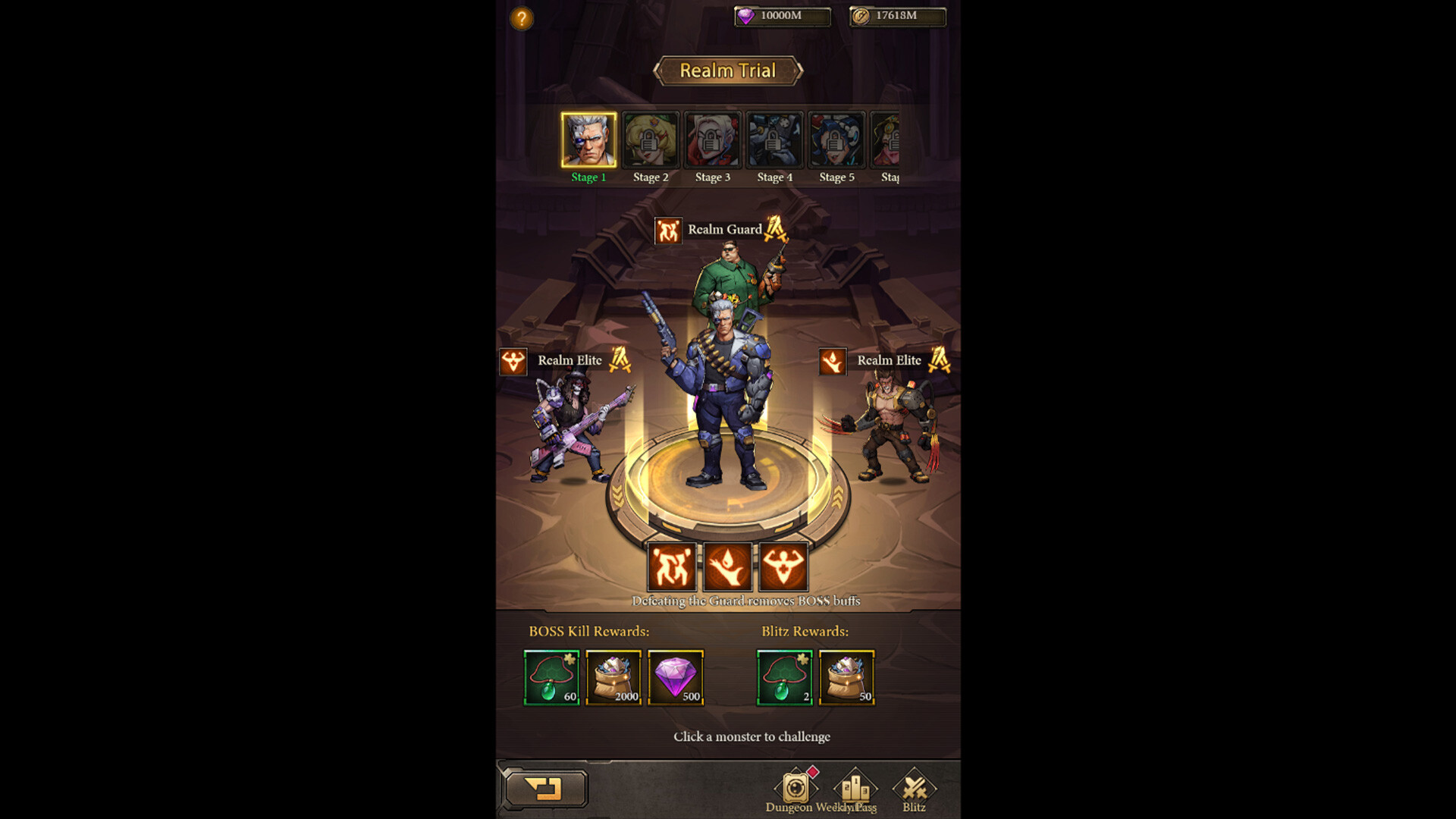Click the flame-hand boss buff icon
The height and width of the screenshot is (819, 1456).
(728, 567)
